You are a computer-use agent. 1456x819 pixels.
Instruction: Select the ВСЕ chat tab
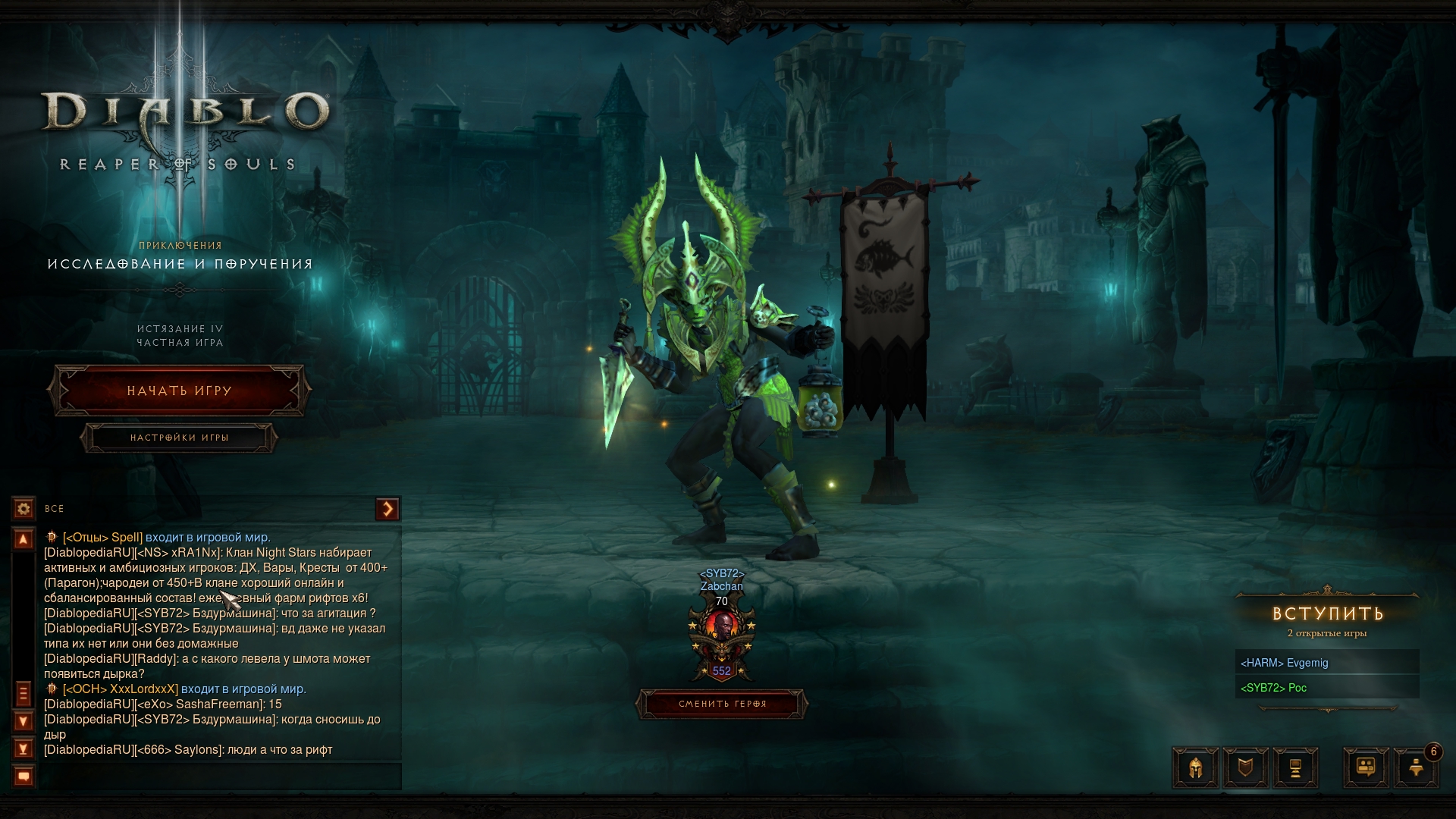pos(55,509)
